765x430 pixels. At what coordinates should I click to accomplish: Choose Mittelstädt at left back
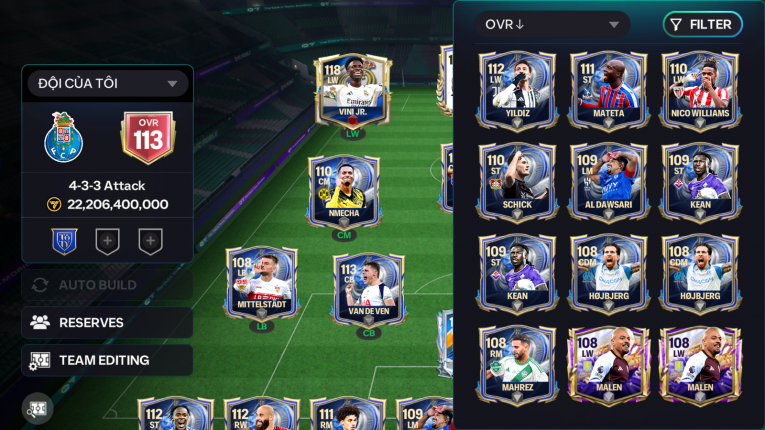(261, 285)
